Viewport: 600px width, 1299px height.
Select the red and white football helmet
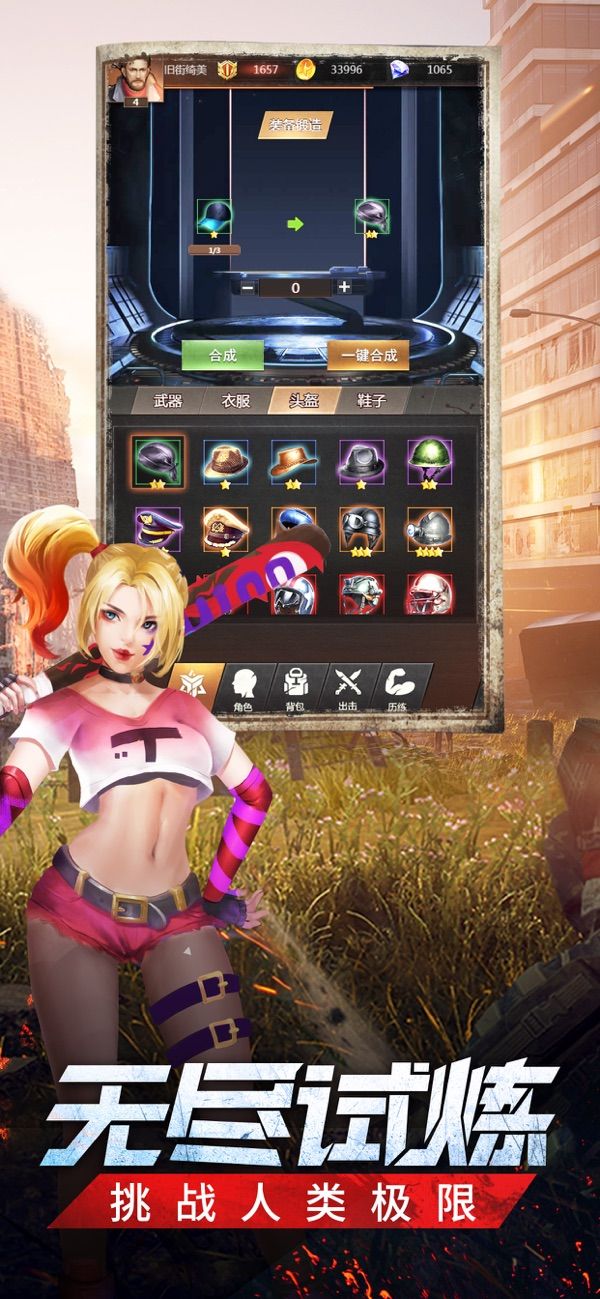[429, 593]
